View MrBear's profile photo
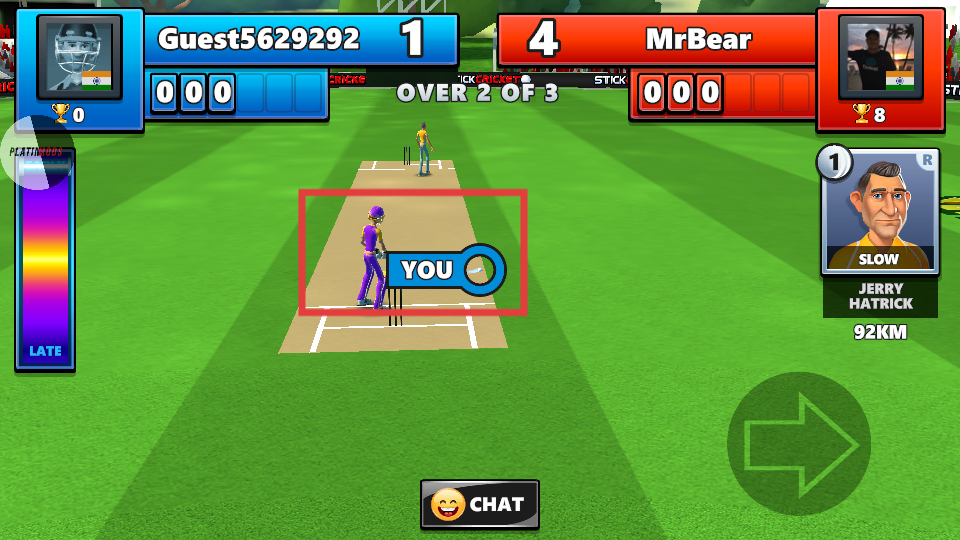960x540 pixels. 880,58
